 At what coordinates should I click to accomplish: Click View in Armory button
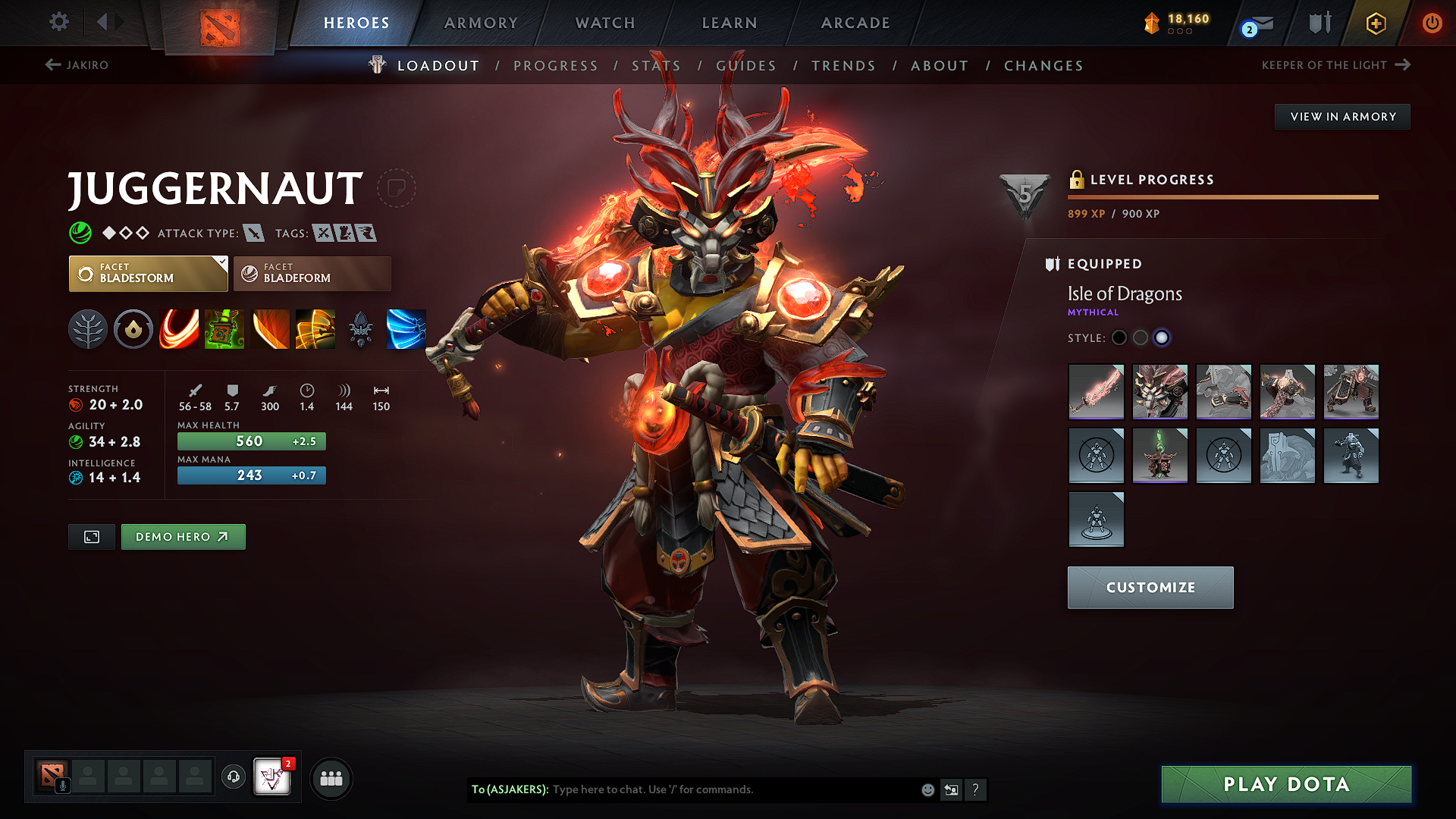click(1342, 117)
